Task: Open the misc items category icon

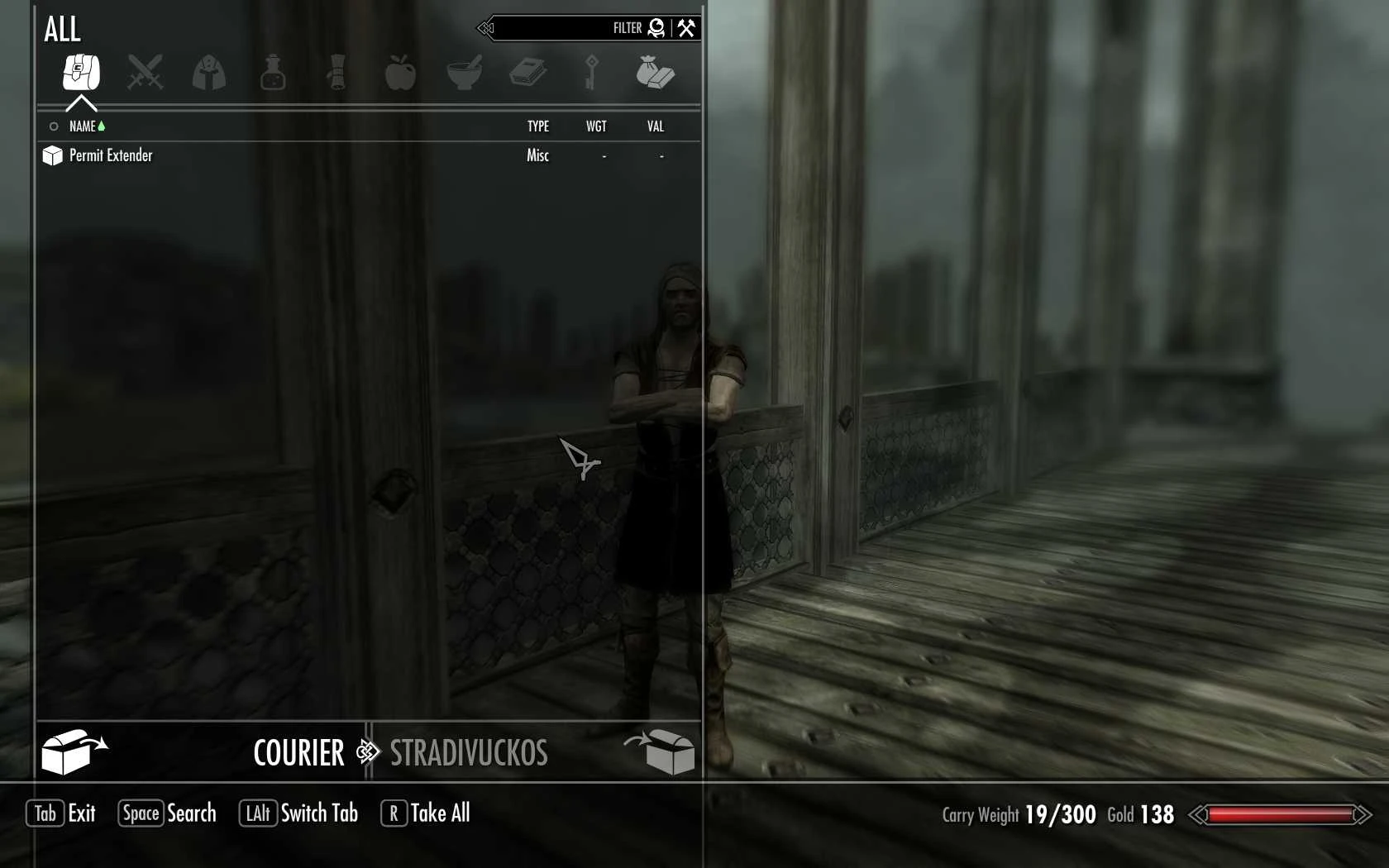Action: pos(656,73)
